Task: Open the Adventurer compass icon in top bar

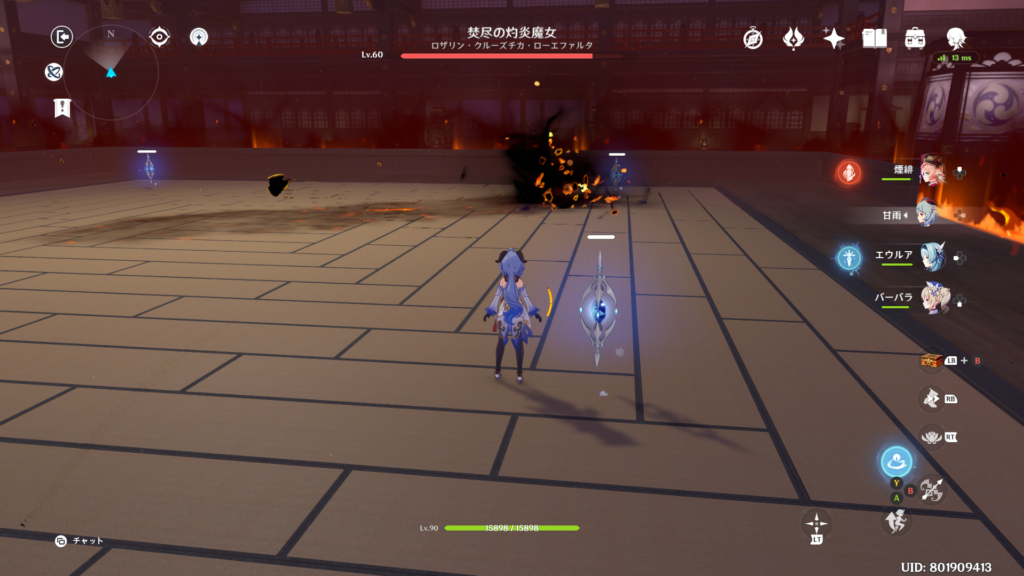Action: [753, 38]
